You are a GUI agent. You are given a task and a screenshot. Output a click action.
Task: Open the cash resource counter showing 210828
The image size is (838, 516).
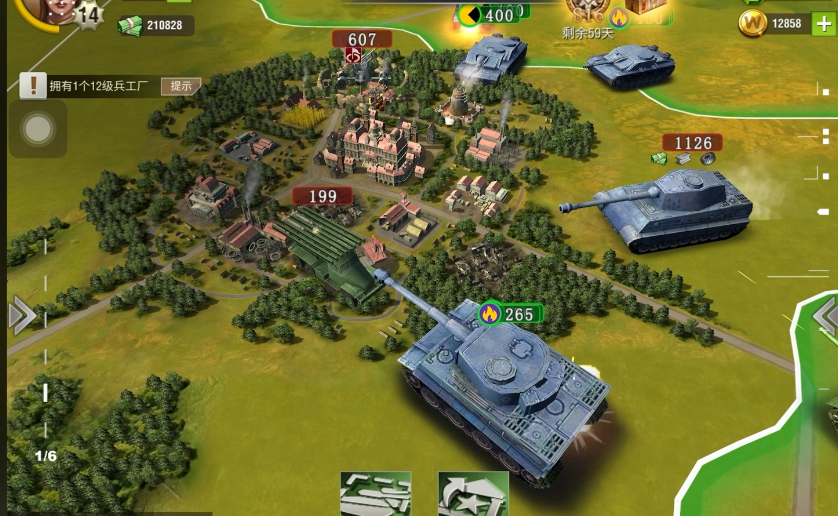point(155,25)
